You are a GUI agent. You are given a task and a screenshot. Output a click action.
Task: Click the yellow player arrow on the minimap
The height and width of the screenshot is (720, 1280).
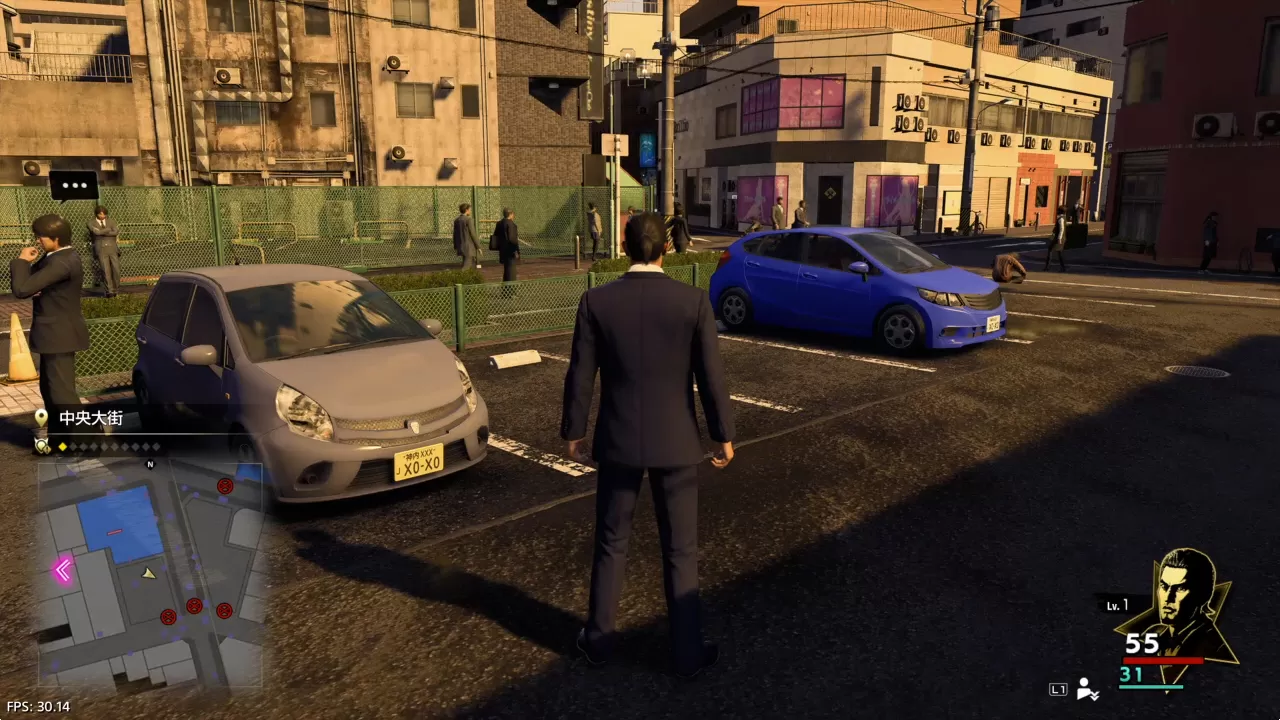click(147, 573)
